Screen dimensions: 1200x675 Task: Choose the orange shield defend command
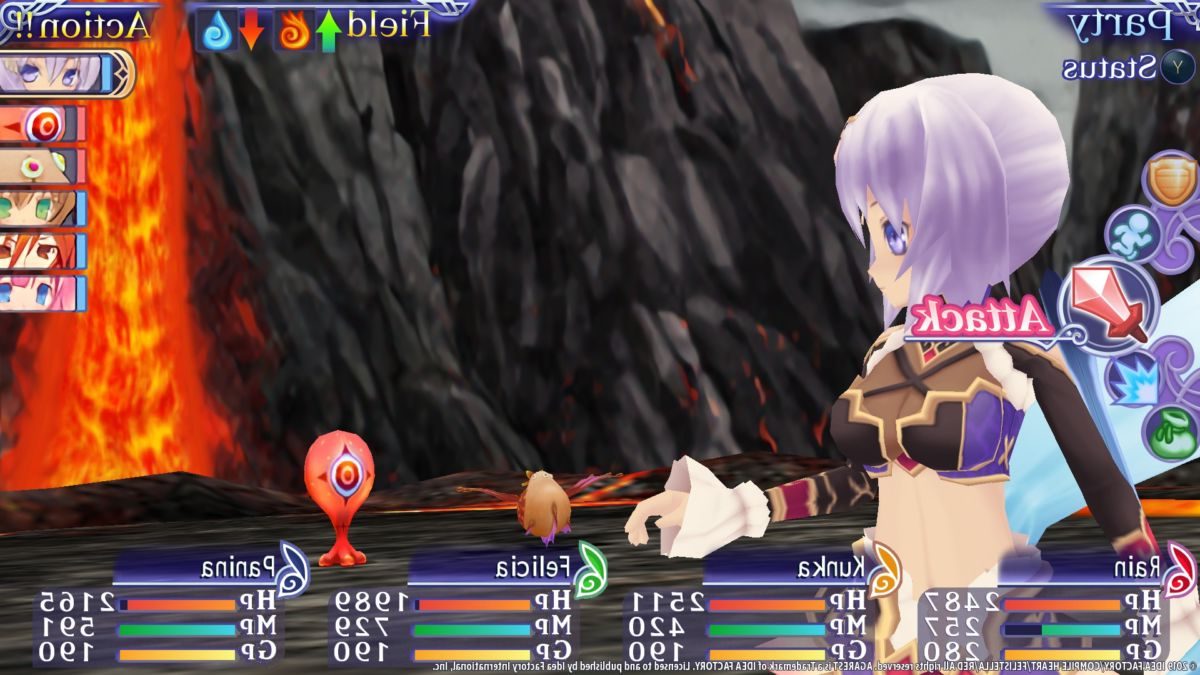[x=1169, y=182]
